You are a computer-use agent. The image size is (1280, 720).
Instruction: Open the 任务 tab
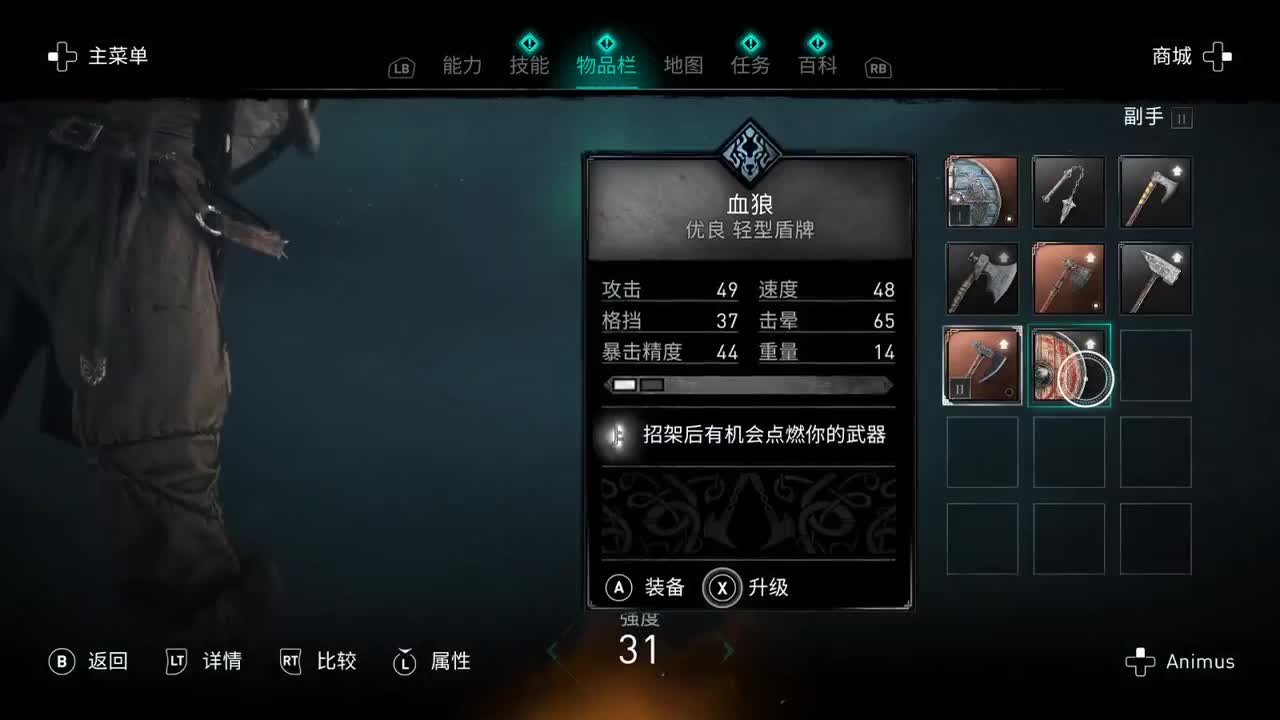pos(750,62)
